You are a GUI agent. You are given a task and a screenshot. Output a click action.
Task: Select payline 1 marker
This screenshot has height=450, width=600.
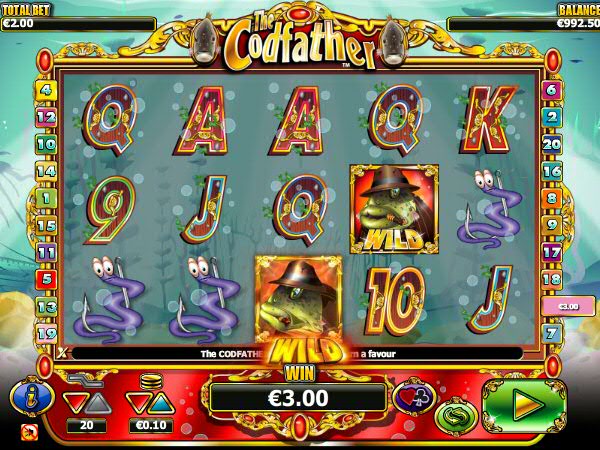click(44, 197)
